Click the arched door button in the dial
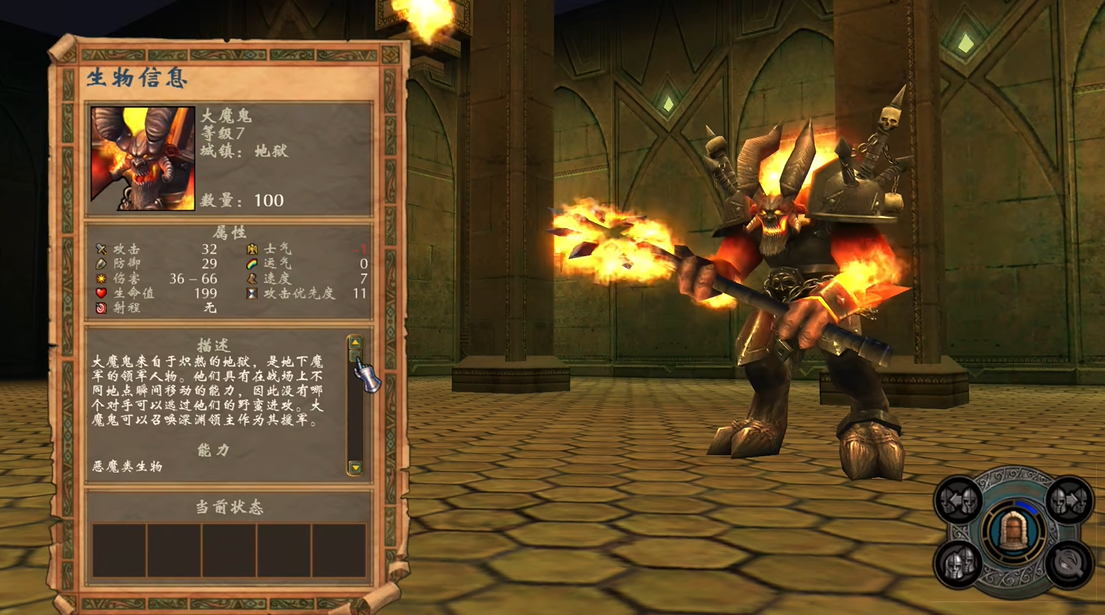 pyautogui.click(x=1013, y=531)
